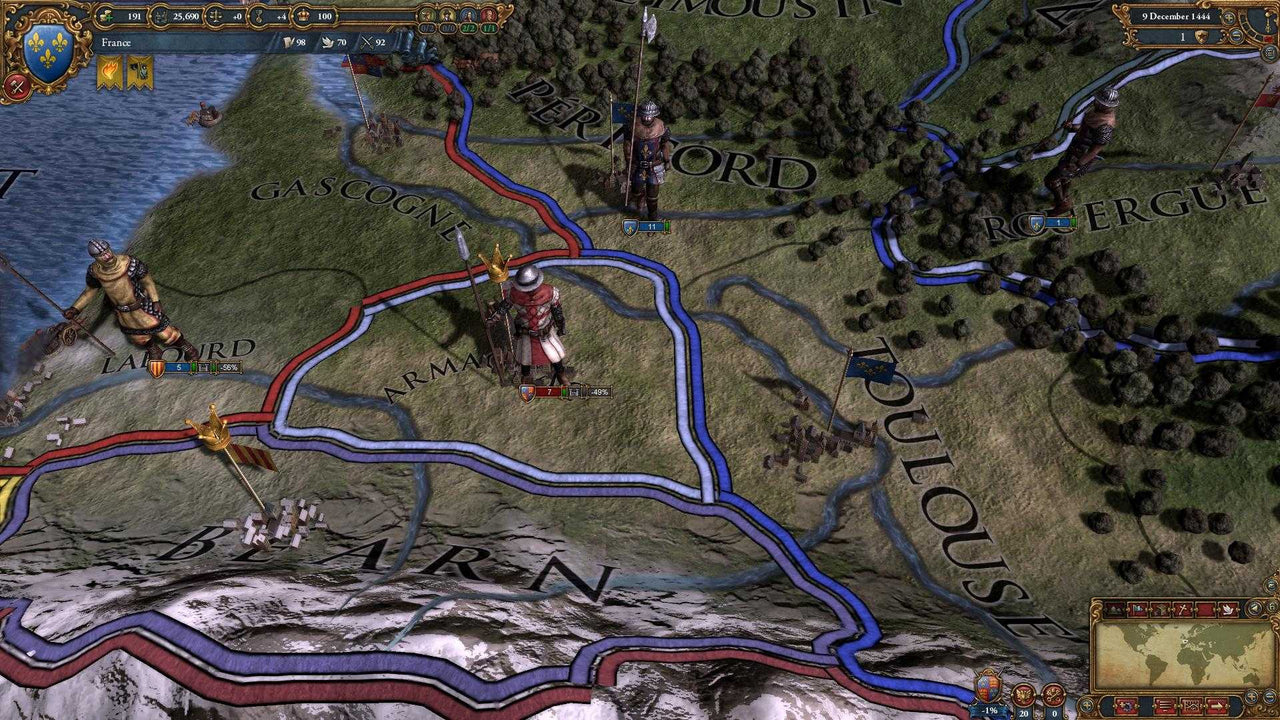The width and height of the screenshot is (1280, 720).
Task: Open the political mapmode
Action: 1137,608
